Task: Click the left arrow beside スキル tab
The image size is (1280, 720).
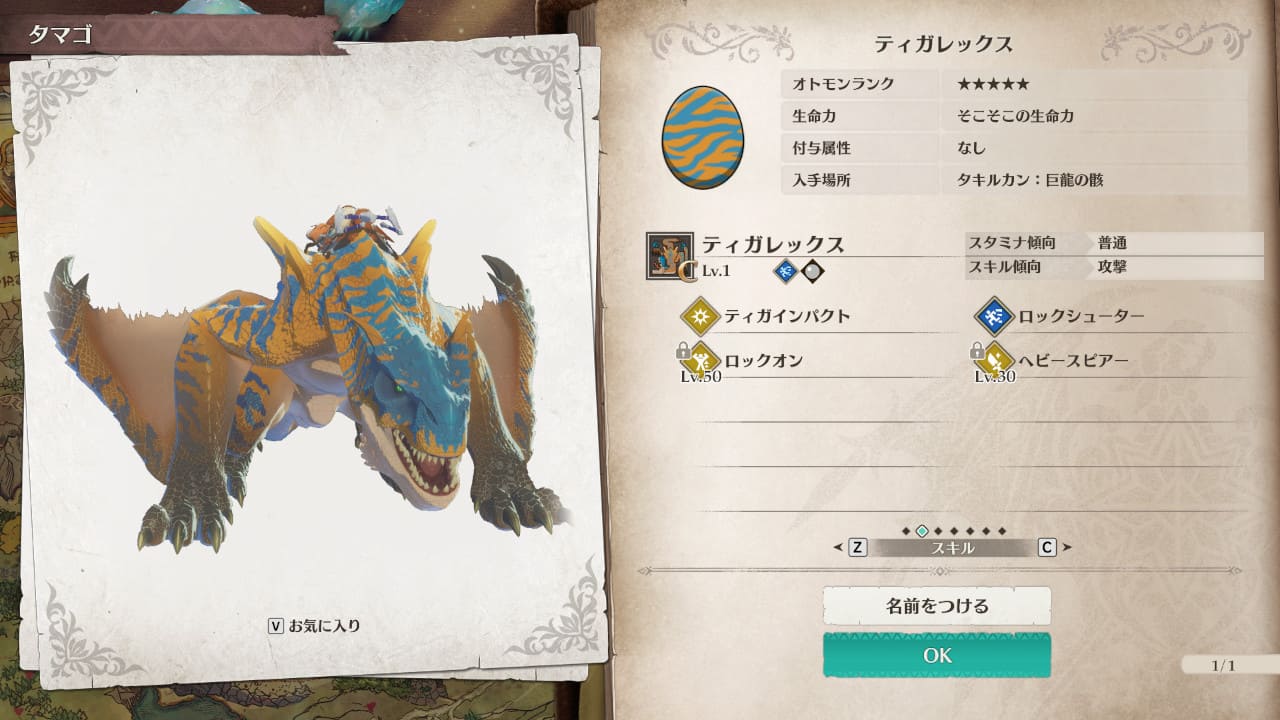Action: coord(838,547)
